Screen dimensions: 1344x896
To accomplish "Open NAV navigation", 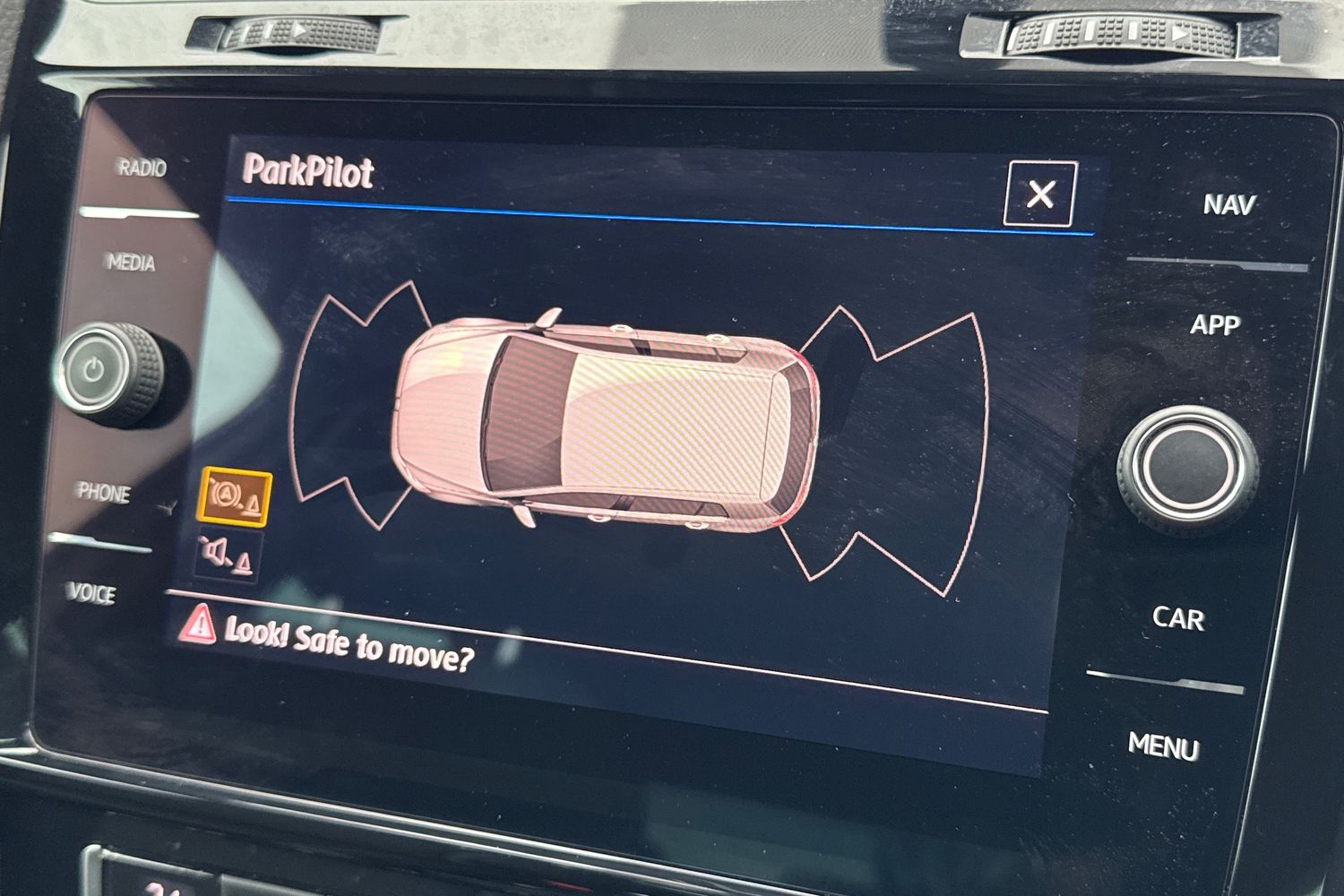I will (1228, 205).
